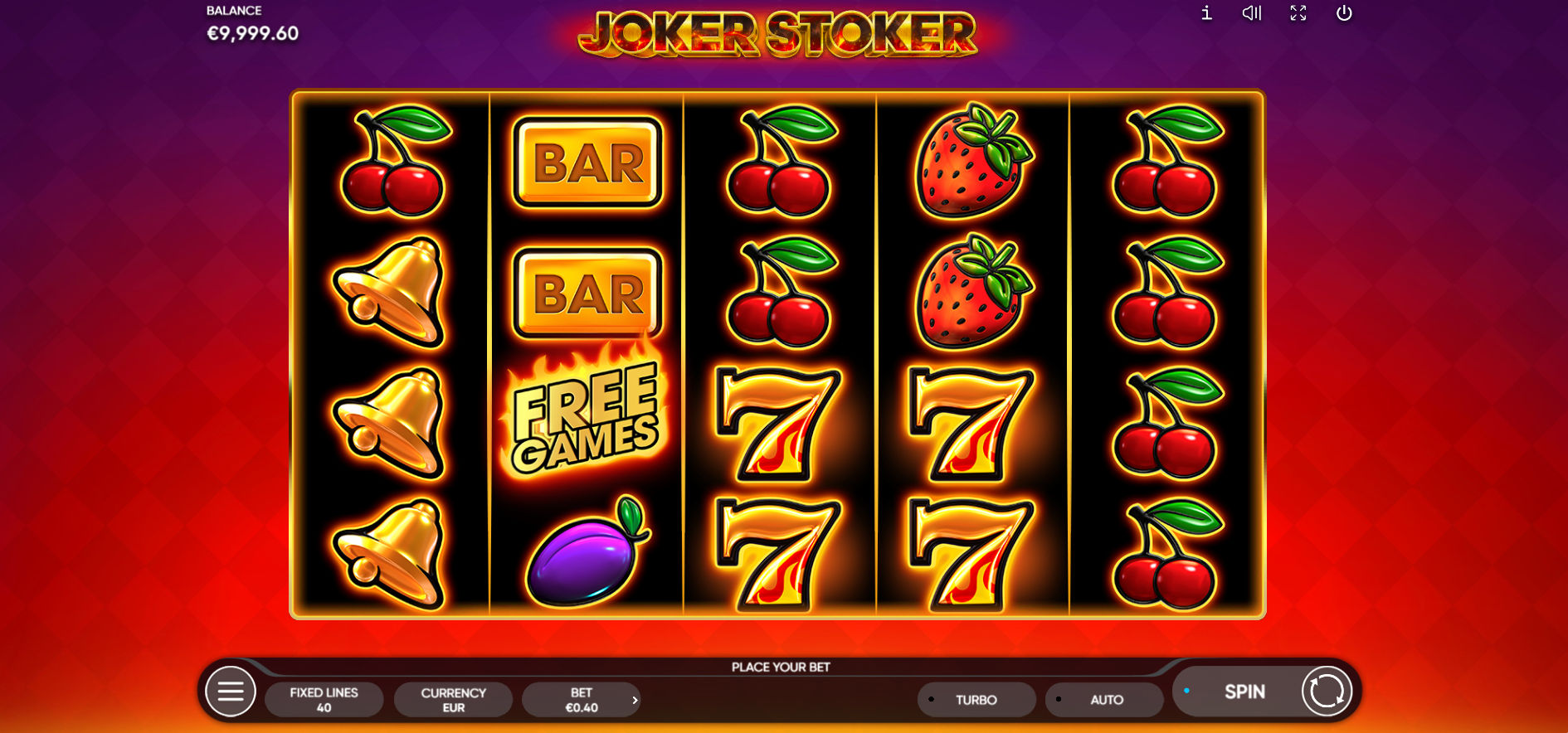Click the circular respin arrow icon
Viewport: 1568px width, 733px height.
[x=1326, y=691]
